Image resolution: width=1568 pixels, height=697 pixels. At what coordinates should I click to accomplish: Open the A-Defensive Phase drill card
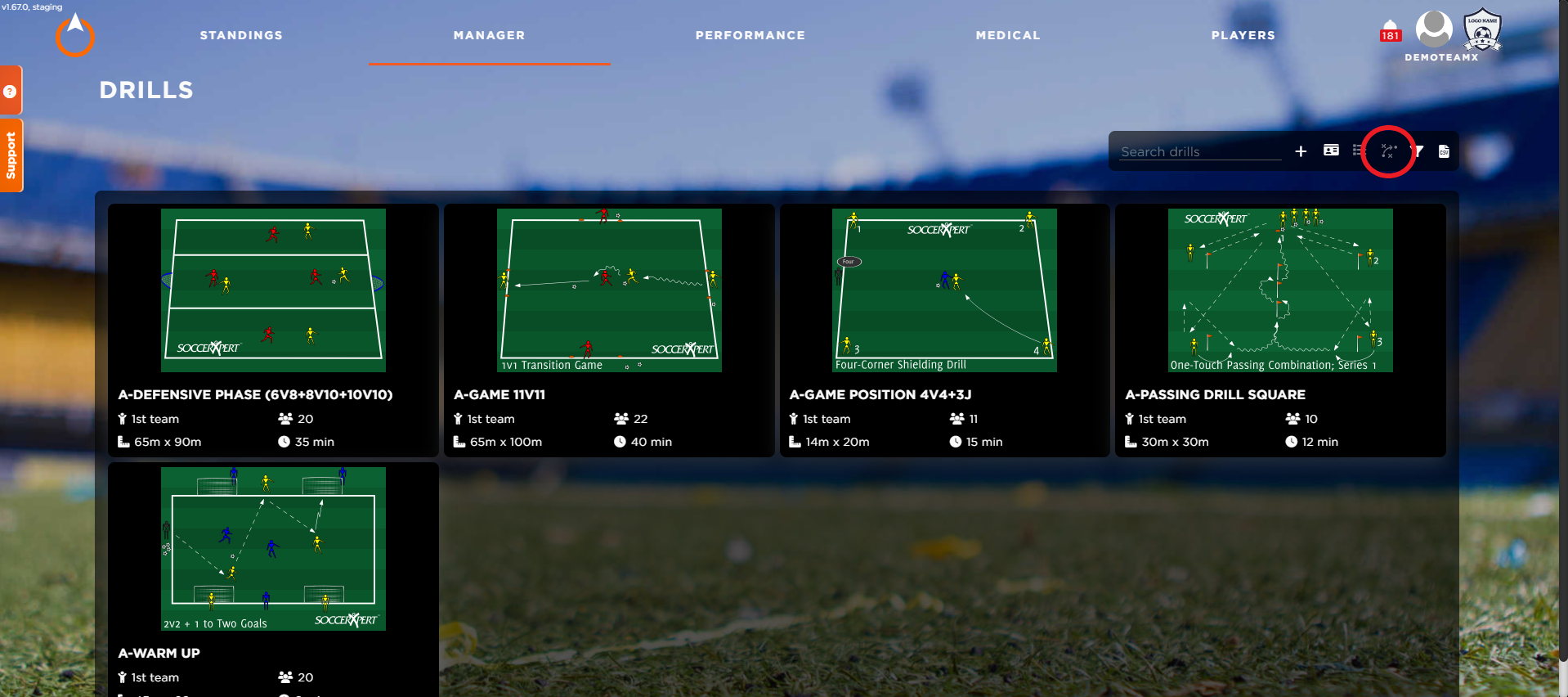tap(273, 330)
